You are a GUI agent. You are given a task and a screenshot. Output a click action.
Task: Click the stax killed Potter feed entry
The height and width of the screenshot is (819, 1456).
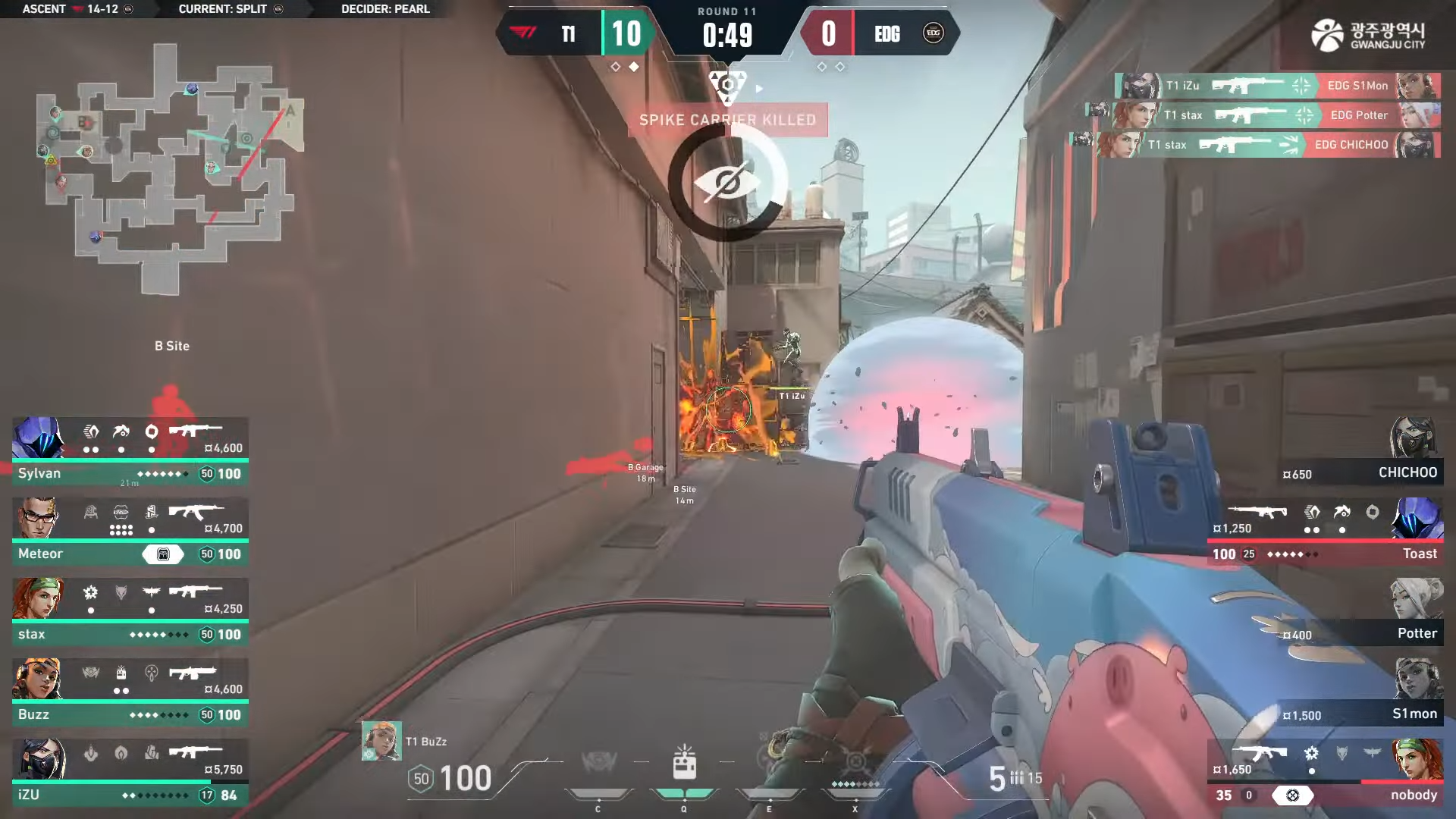(x=1276, y=115)
